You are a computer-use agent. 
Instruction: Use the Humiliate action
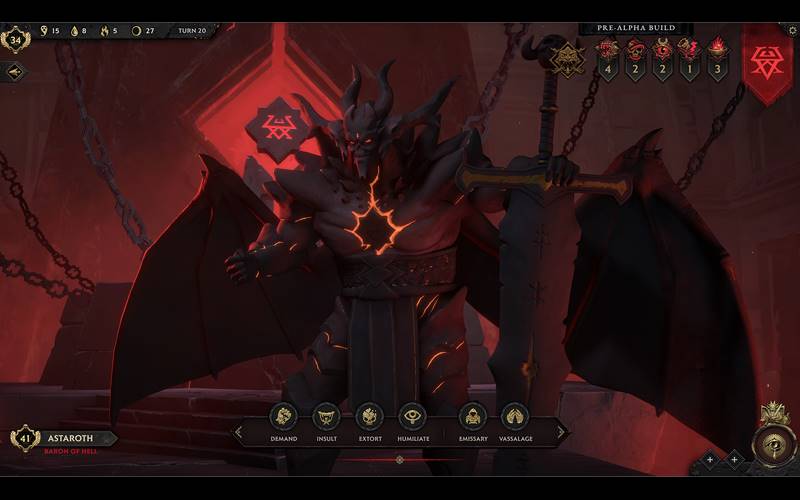pos(412,417)
